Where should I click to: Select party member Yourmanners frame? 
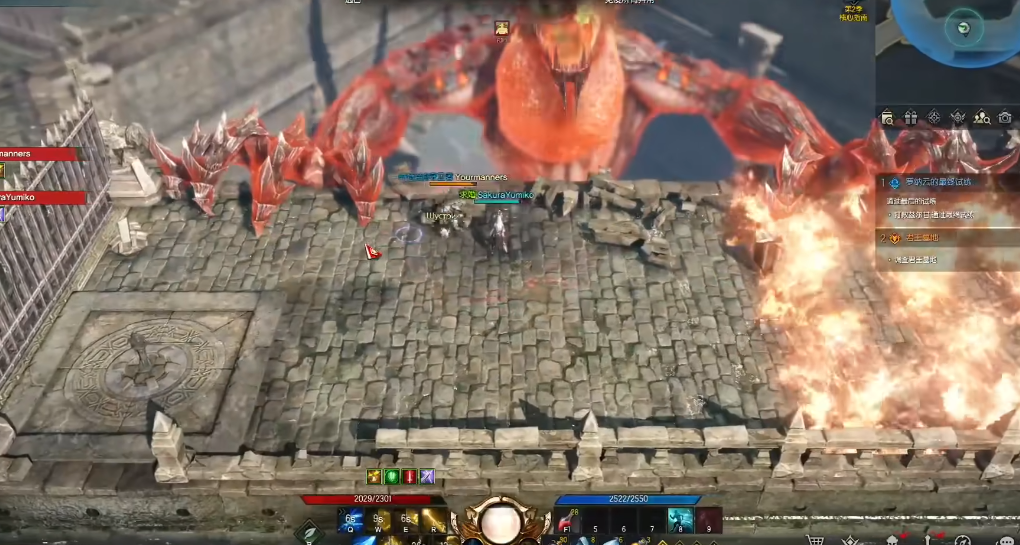coord(38,154)
